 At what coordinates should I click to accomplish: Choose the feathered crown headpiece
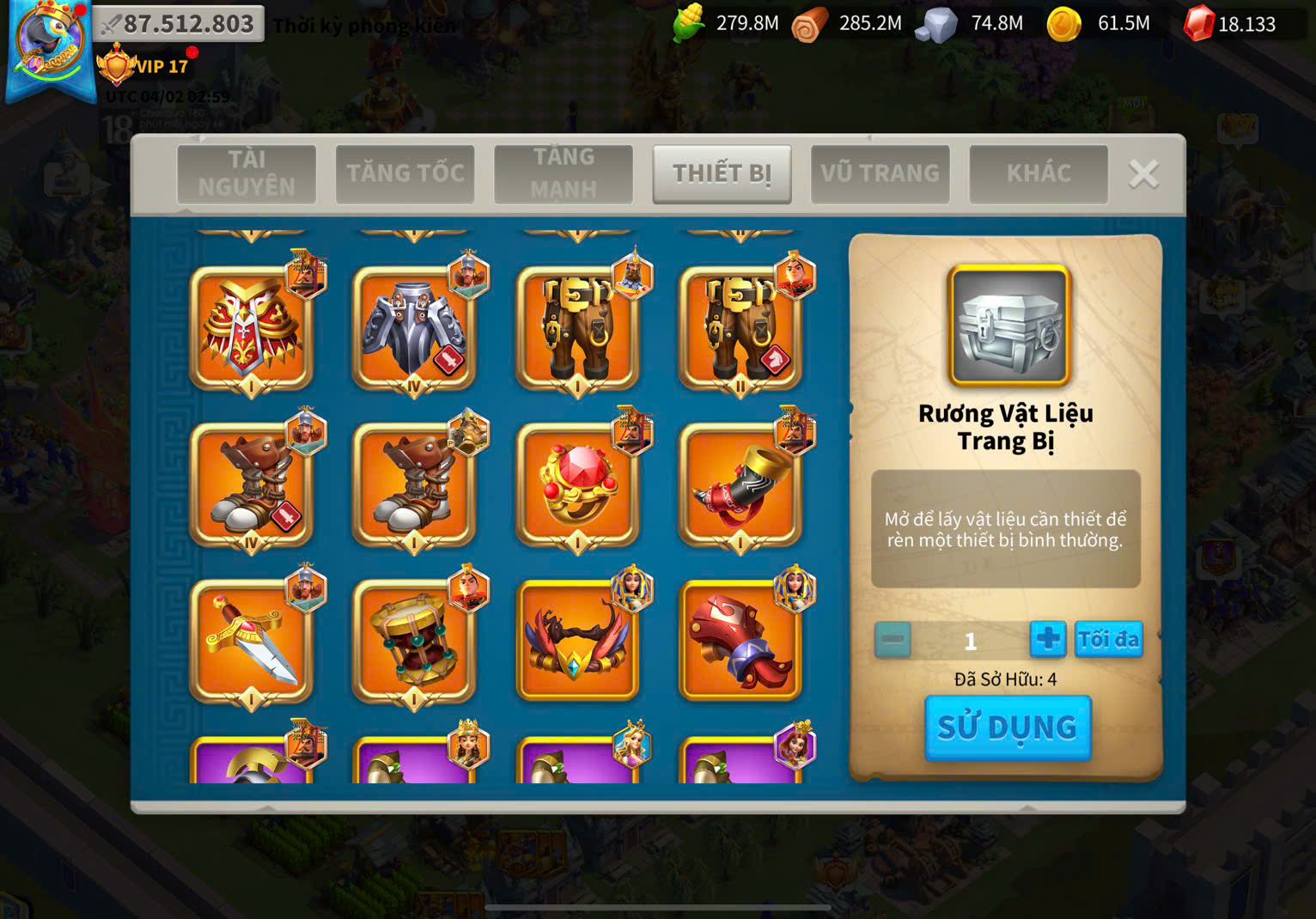click(577, 641)
